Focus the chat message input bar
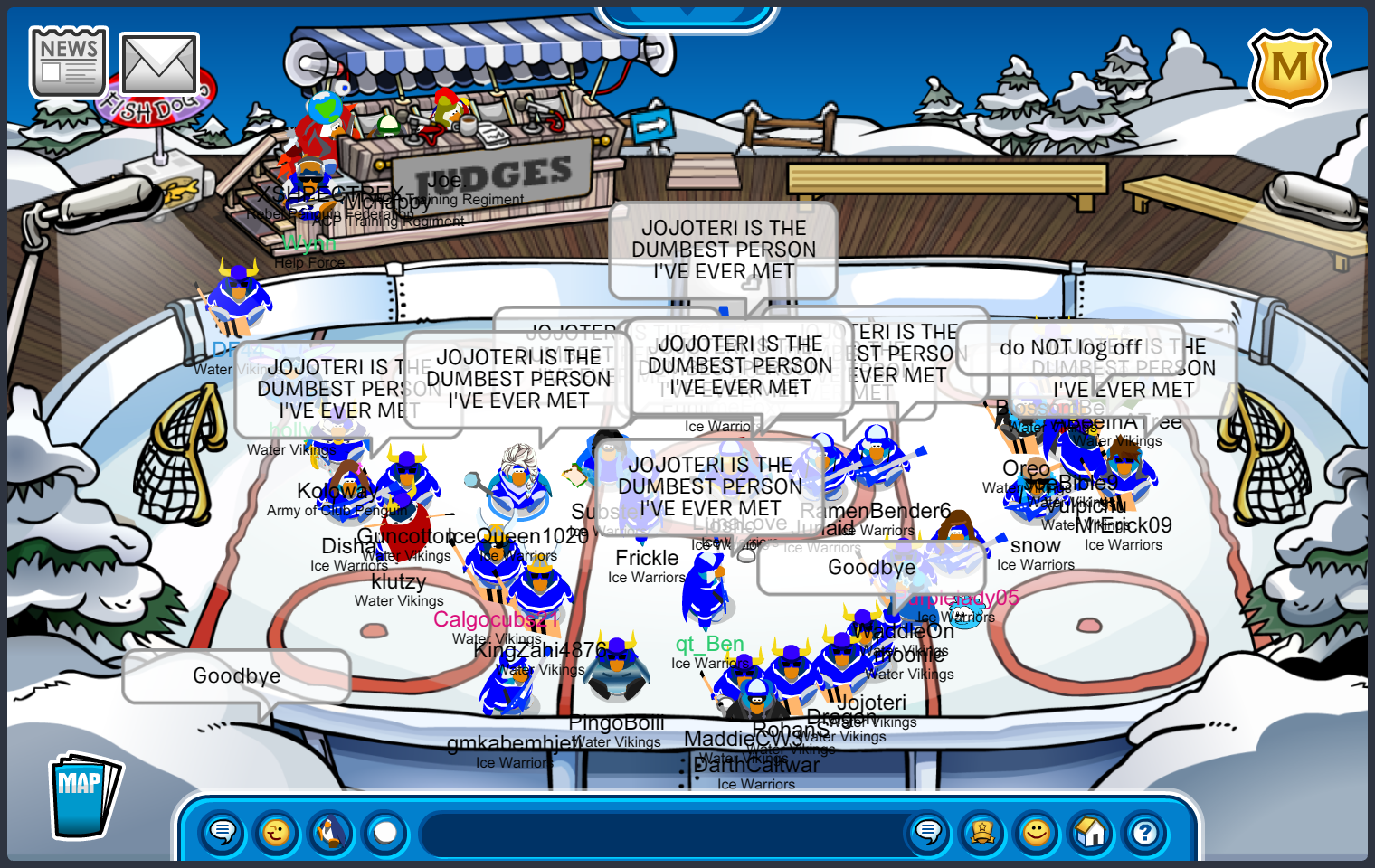Viewport: 1375px width, 868px height. pos(660,833)
